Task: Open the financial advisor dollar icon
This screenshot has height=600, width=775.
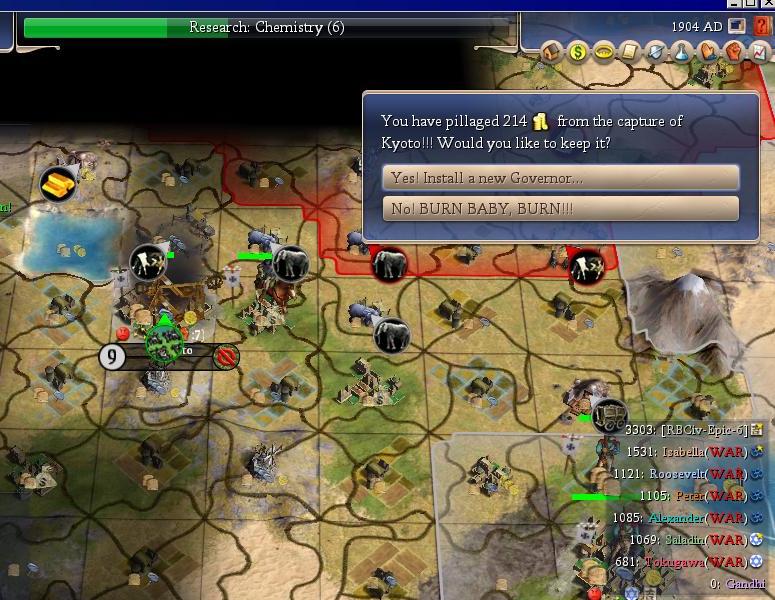Action: click(578, 51)
